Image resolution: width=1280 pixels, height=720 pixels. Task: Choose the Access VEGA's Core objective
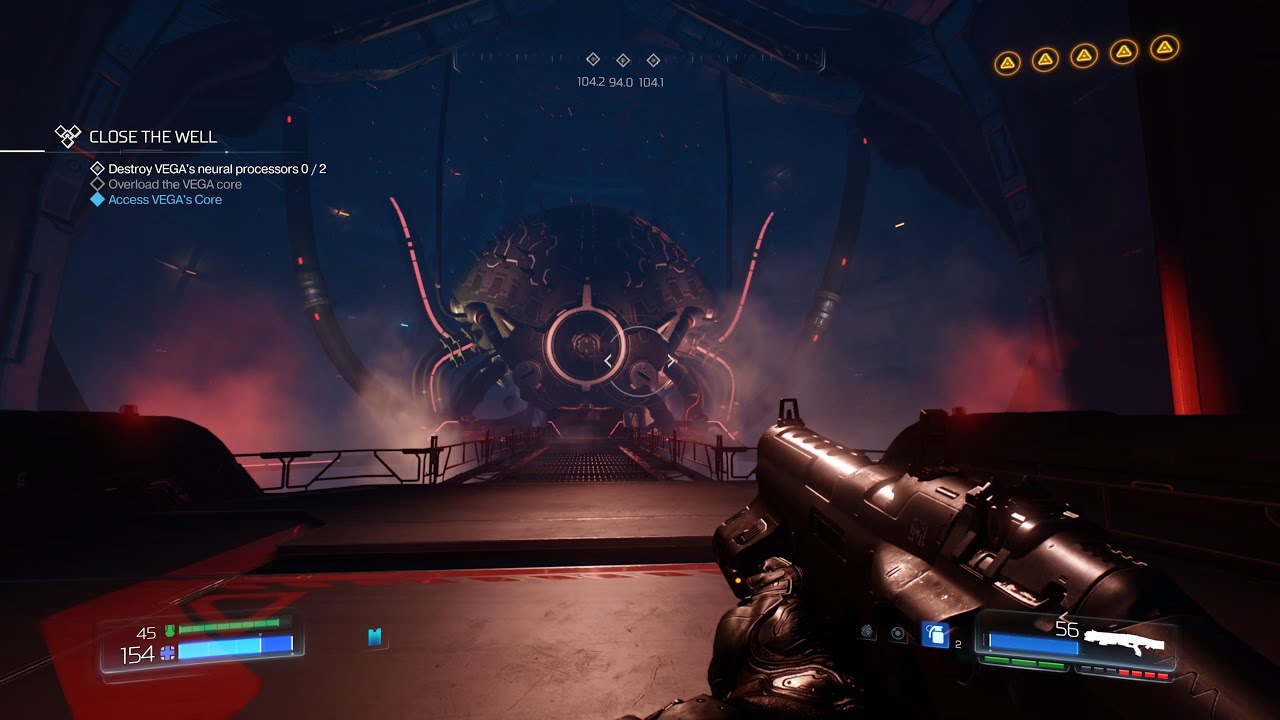(x=164, y=200)
